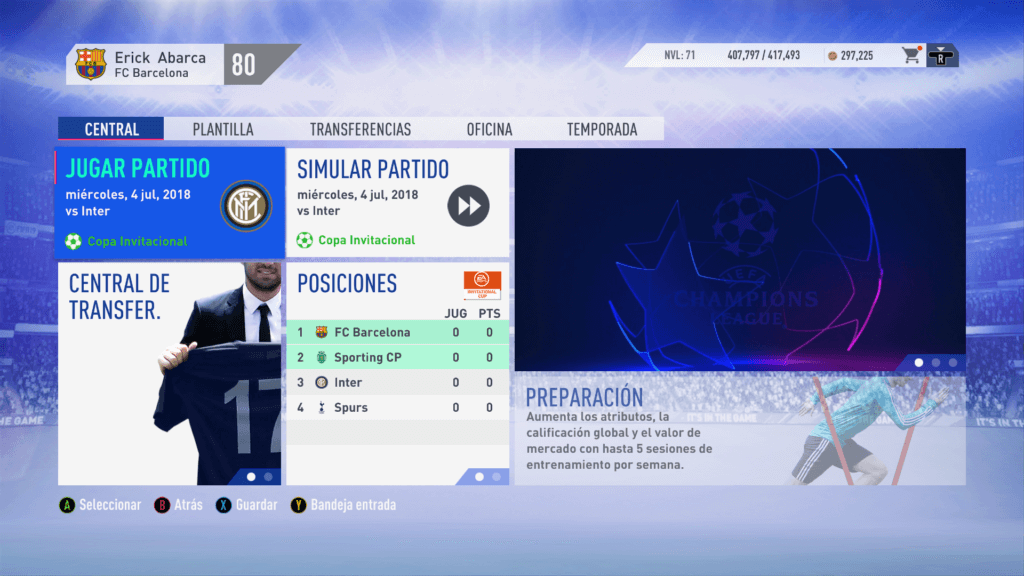
Task: Open the Erick Abarca manager profile
Action: tap(146, 65)
